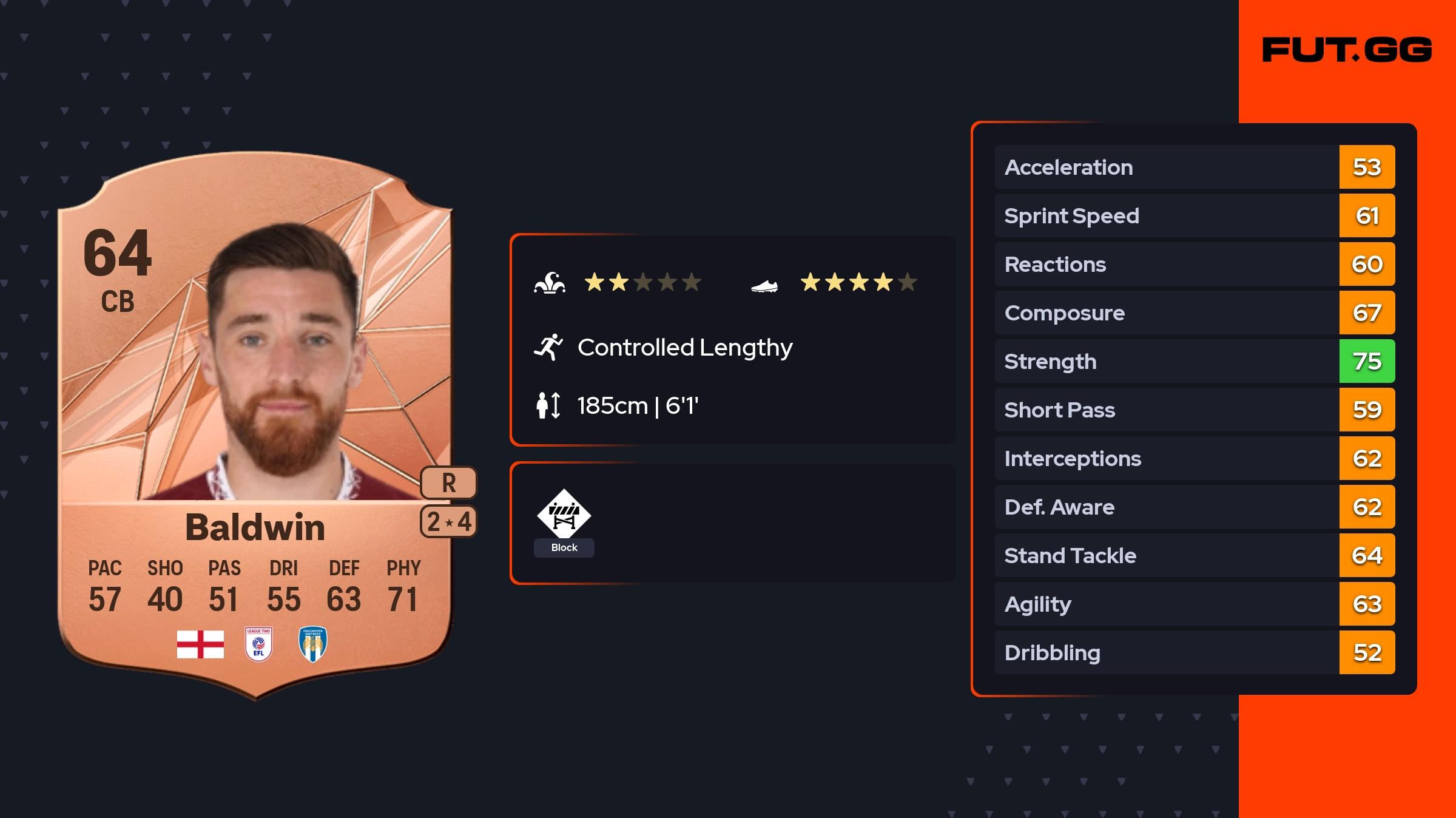Select the Baldwin player card

(255, 425)
